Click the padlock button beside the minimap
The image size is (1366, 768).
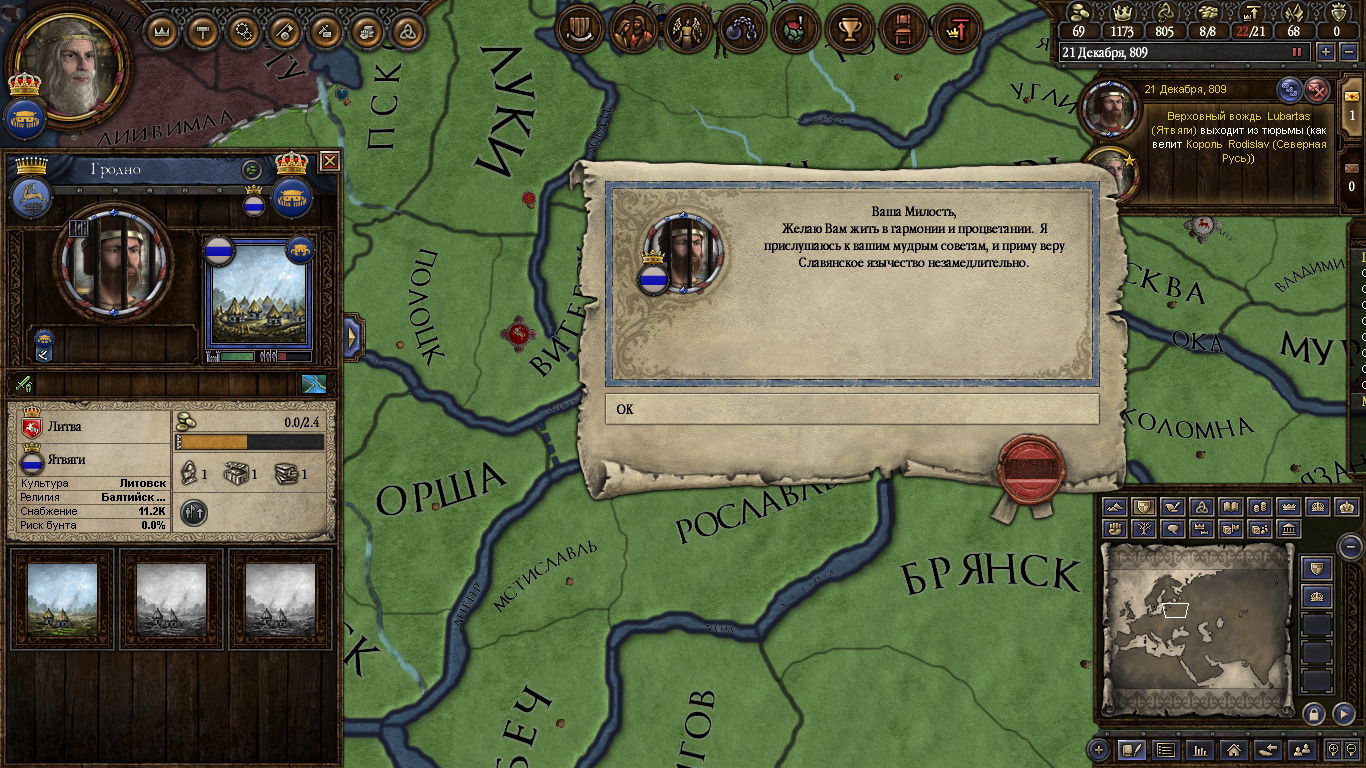(x=1314, y=713)
